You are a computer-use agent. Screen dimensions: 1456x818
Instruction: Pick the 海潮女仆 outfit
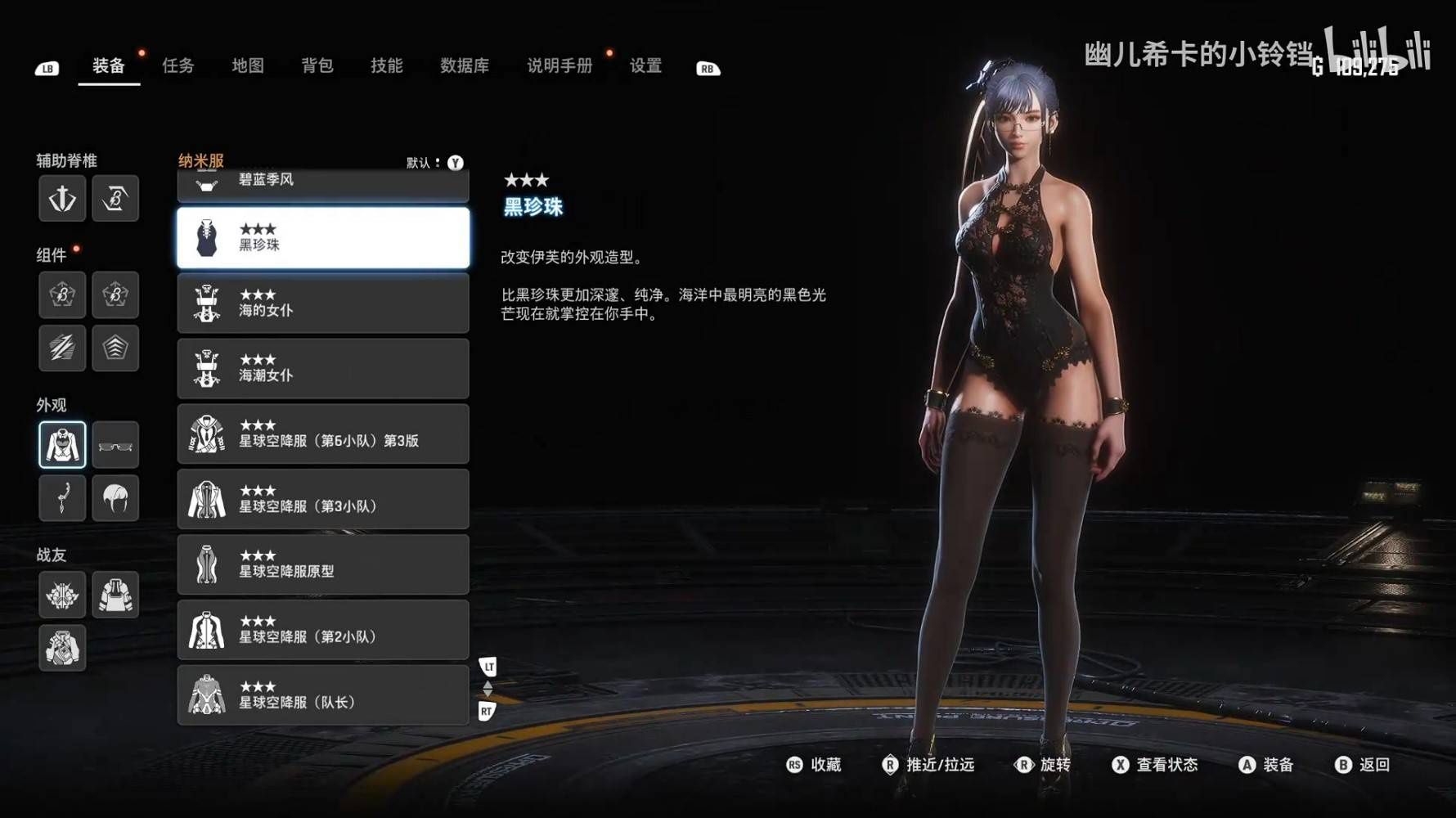pyautogui.click(x=323, y=369)
